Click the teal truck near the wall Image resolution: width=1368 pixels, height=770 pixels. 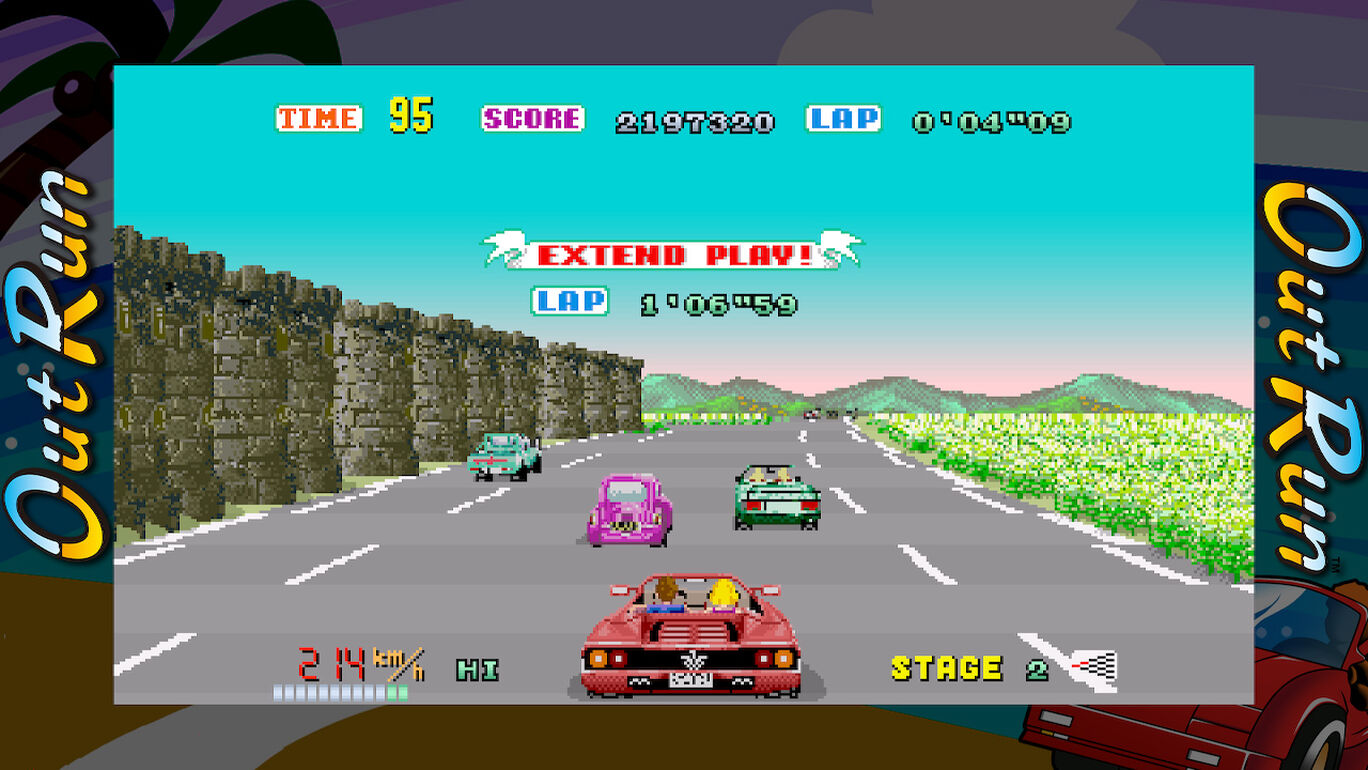click(x=506, y=456)
